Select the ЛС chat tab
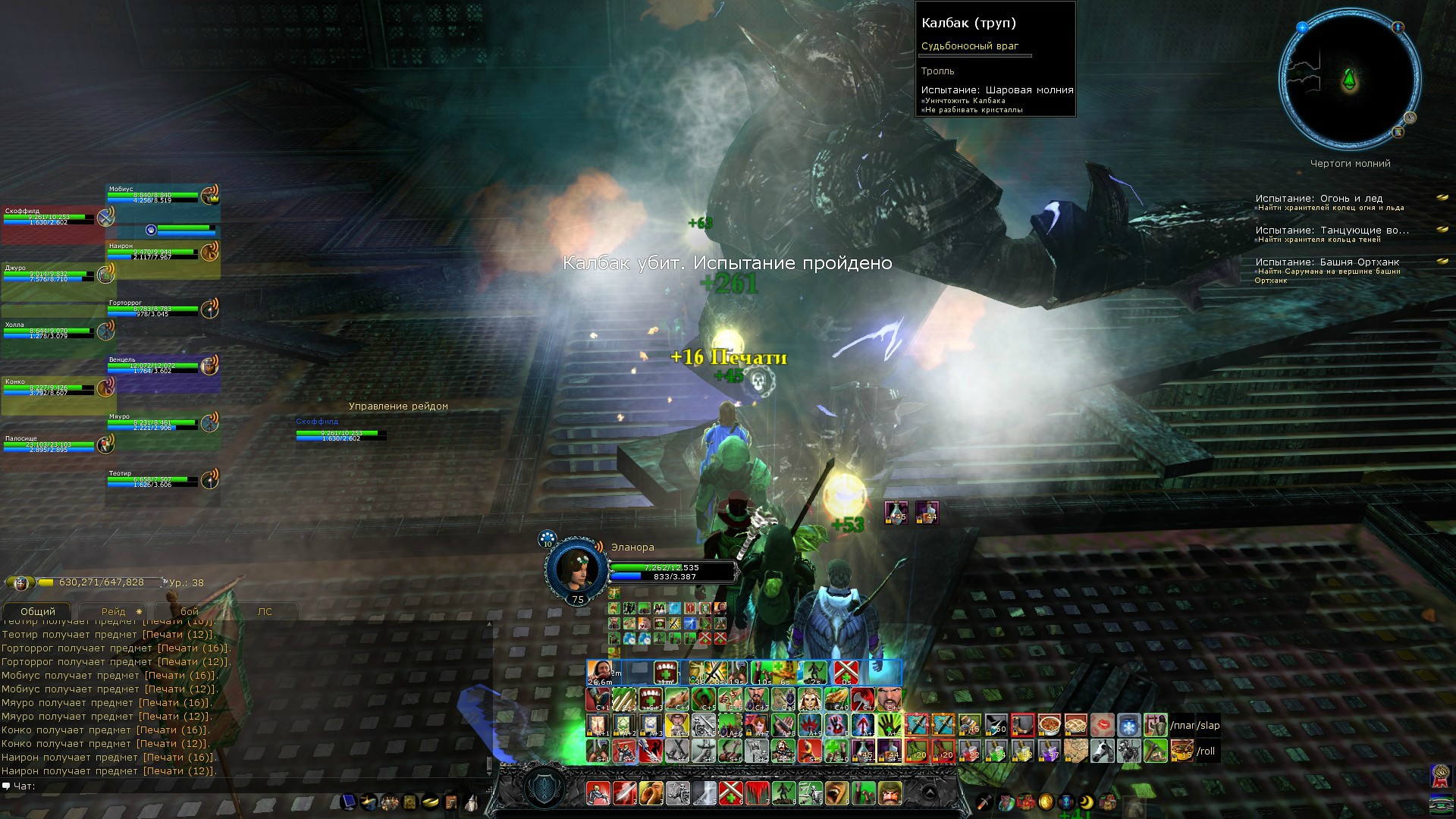Viewport: 1456px width, 819px height. click(x=264, y=611)
